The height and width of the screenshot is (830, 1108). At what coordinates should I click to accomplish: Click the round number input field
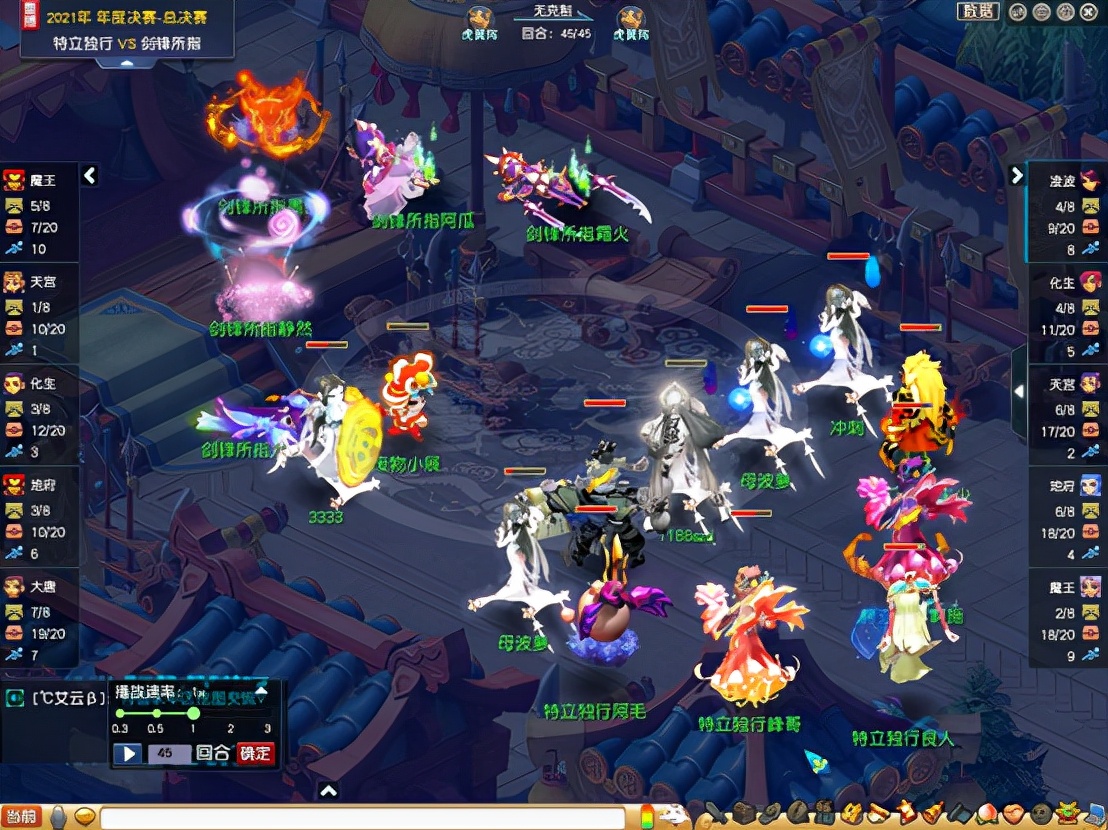(x=168, y=753)
